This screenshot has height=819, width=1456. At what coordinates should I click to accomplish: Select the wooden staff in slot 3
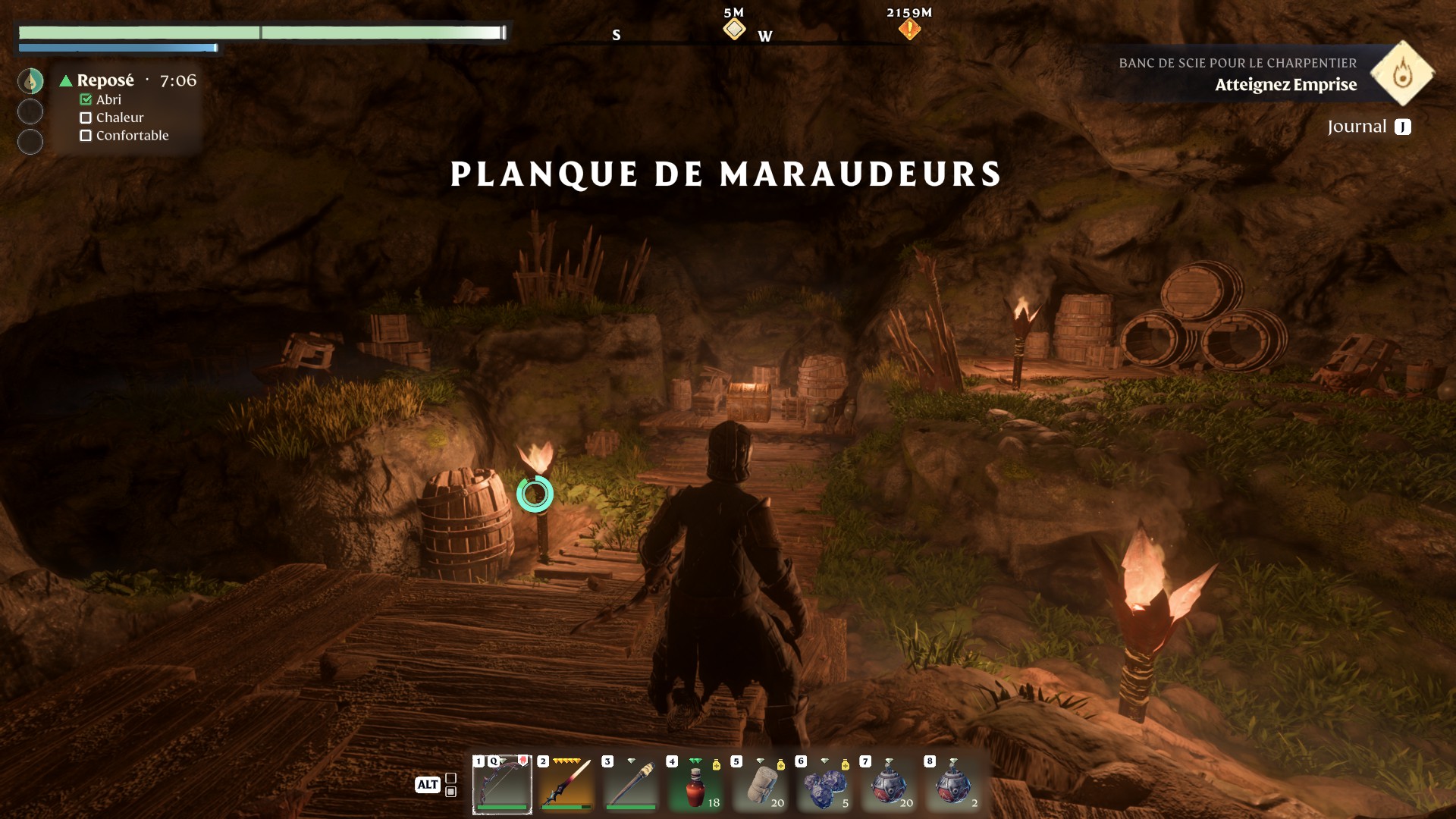(631, 785)
